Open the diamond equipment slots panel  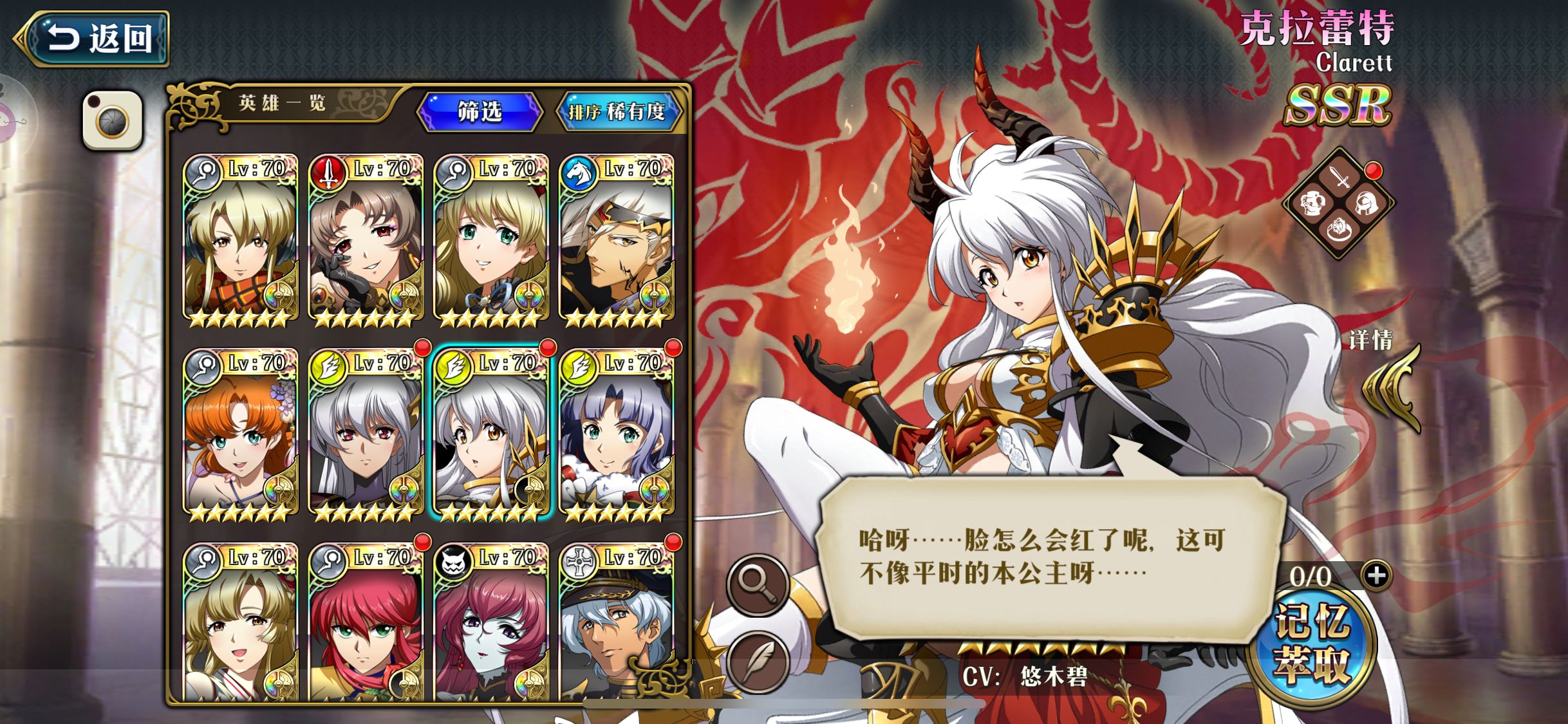(x=1339, y=203)
